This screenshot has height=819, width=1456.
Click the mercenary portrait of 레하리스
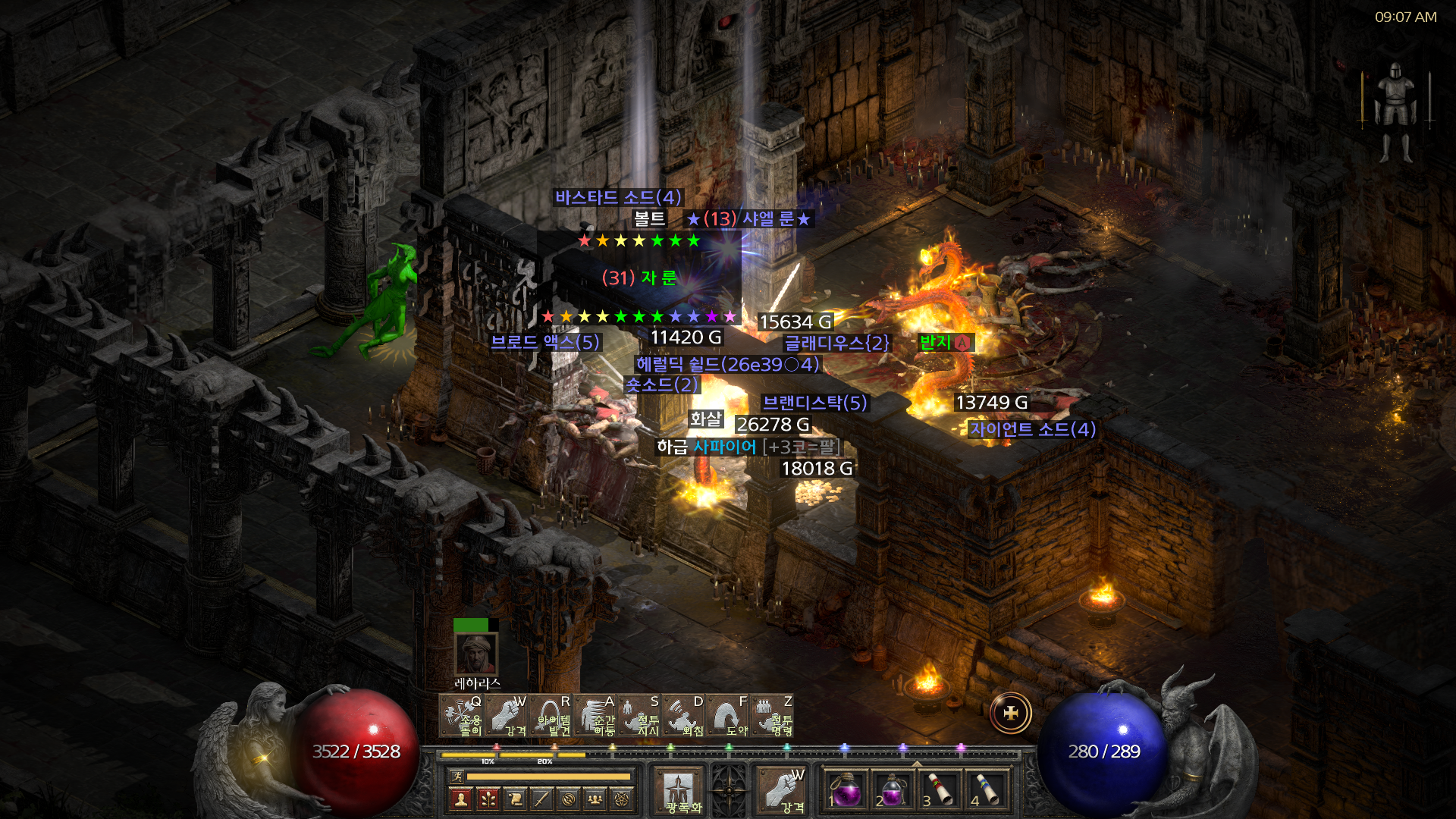pos(475,654)
